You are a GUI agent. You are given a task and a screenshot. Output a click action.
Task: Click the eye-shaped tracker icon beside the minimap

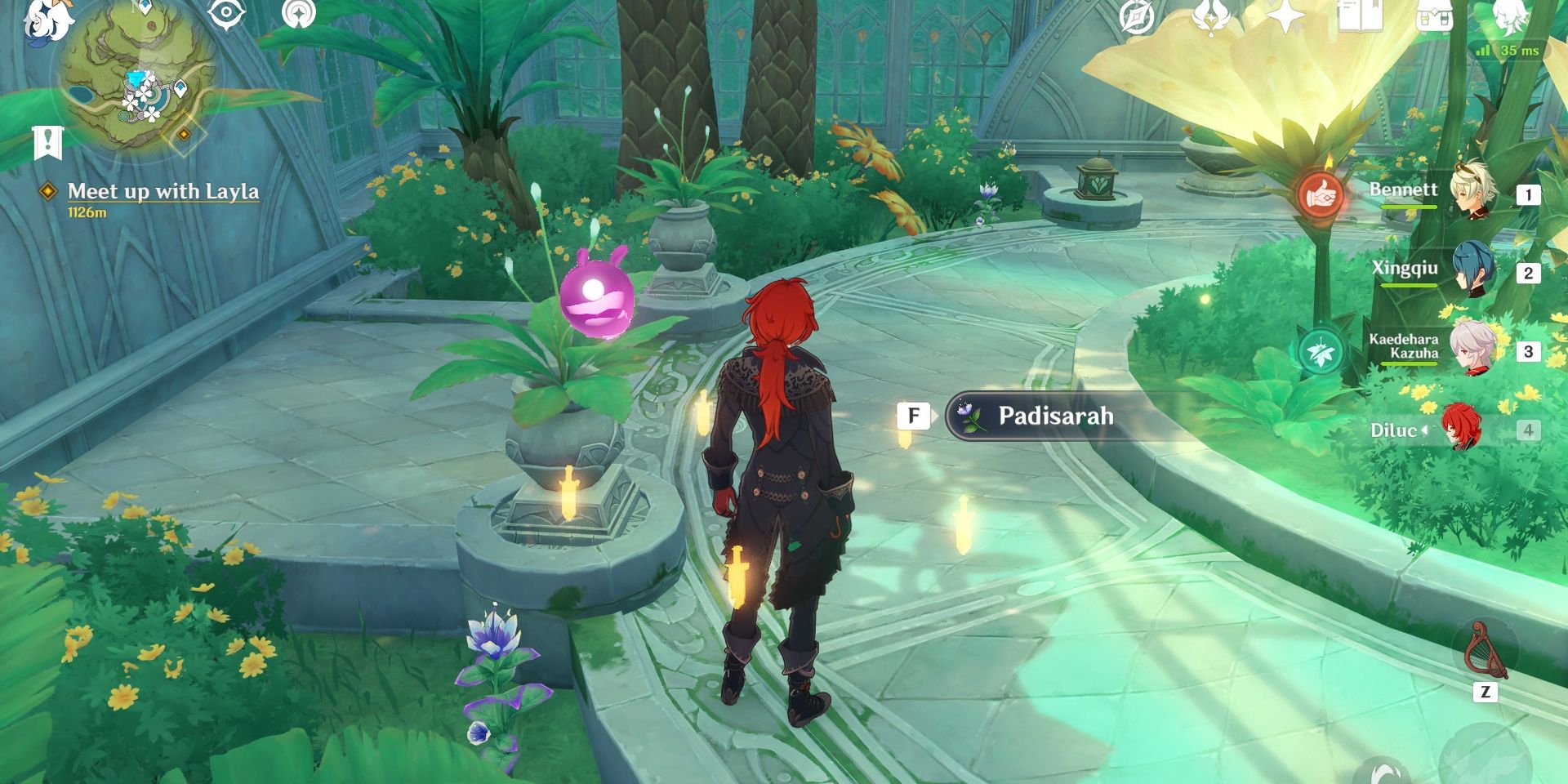tap(225, 13)
